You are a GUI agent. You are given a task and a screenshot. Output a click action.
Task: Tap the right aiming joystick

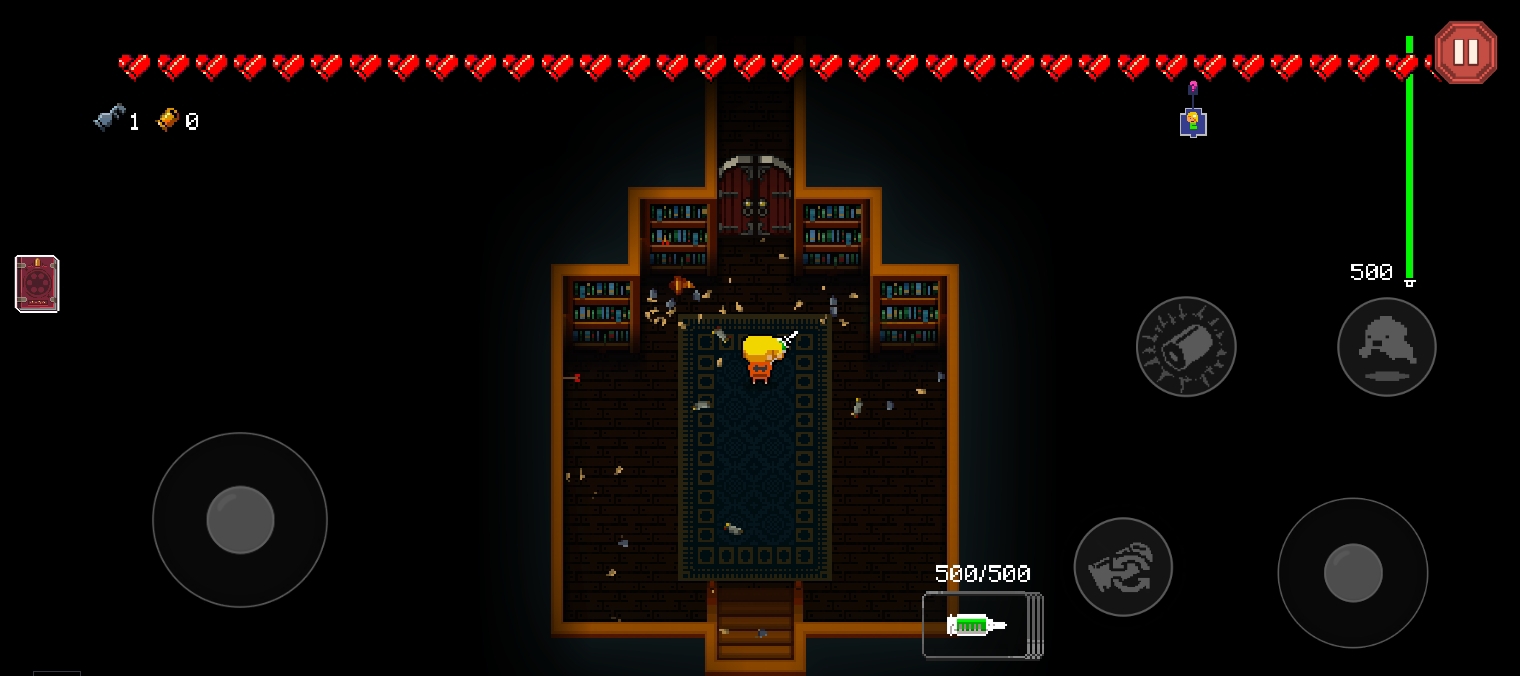click(1352, 573)
